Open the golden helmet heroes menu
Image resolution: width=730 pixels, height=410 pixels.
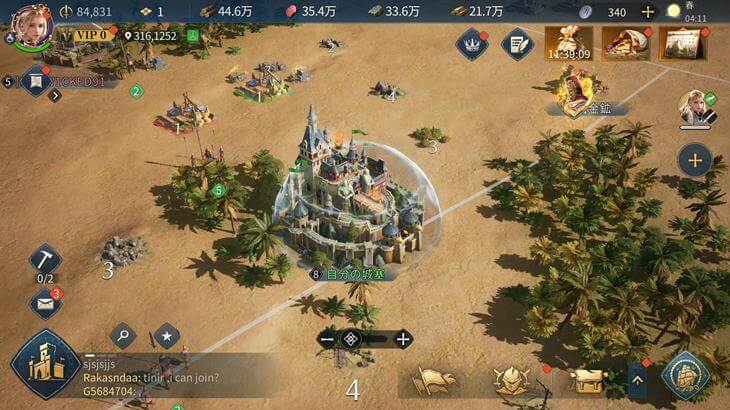(x=510, y=380)
